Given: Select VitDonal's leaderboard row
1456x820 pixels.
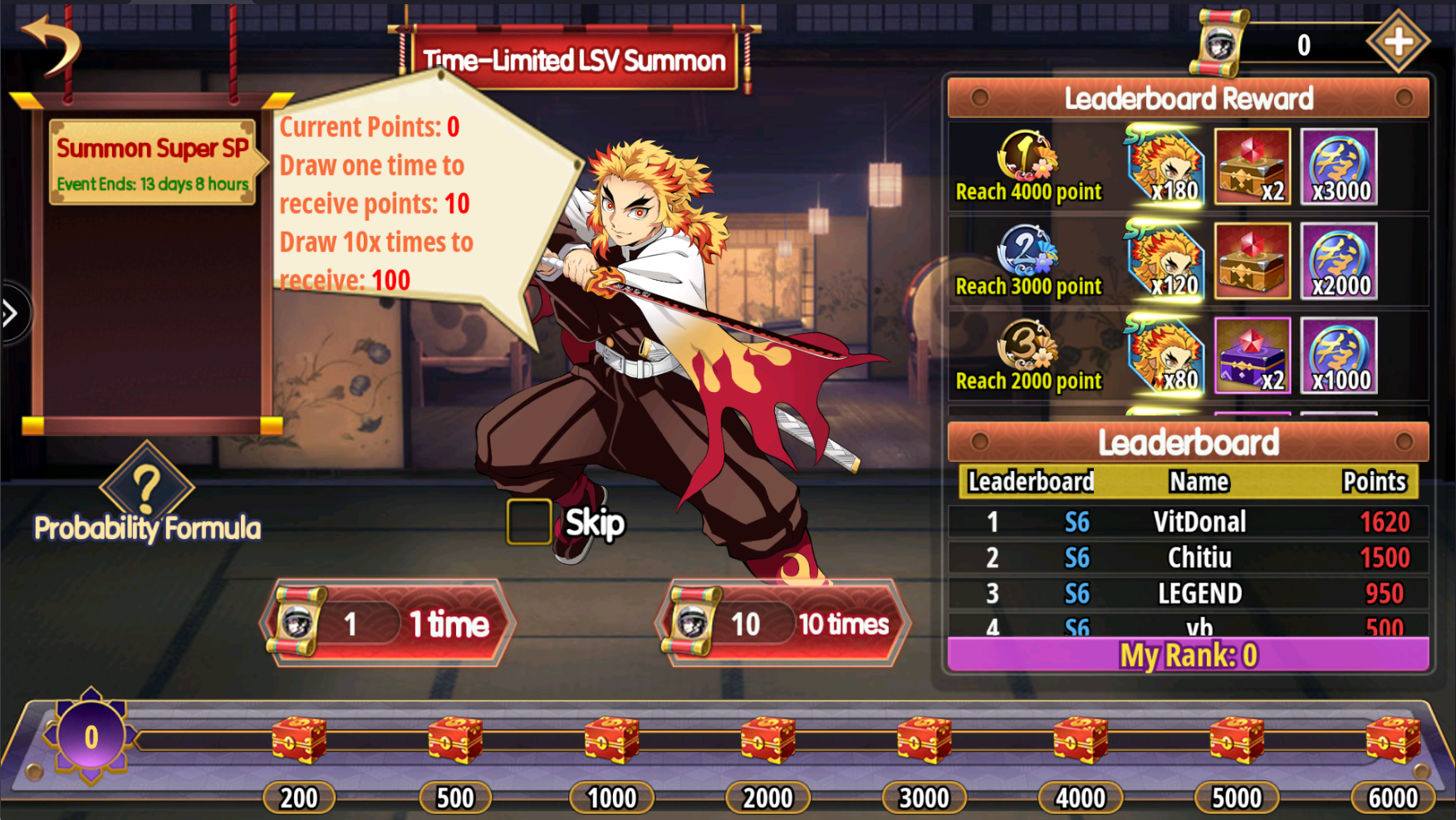Looking at the screenshot, I should pyautogui.click(x=1188, y=522).
